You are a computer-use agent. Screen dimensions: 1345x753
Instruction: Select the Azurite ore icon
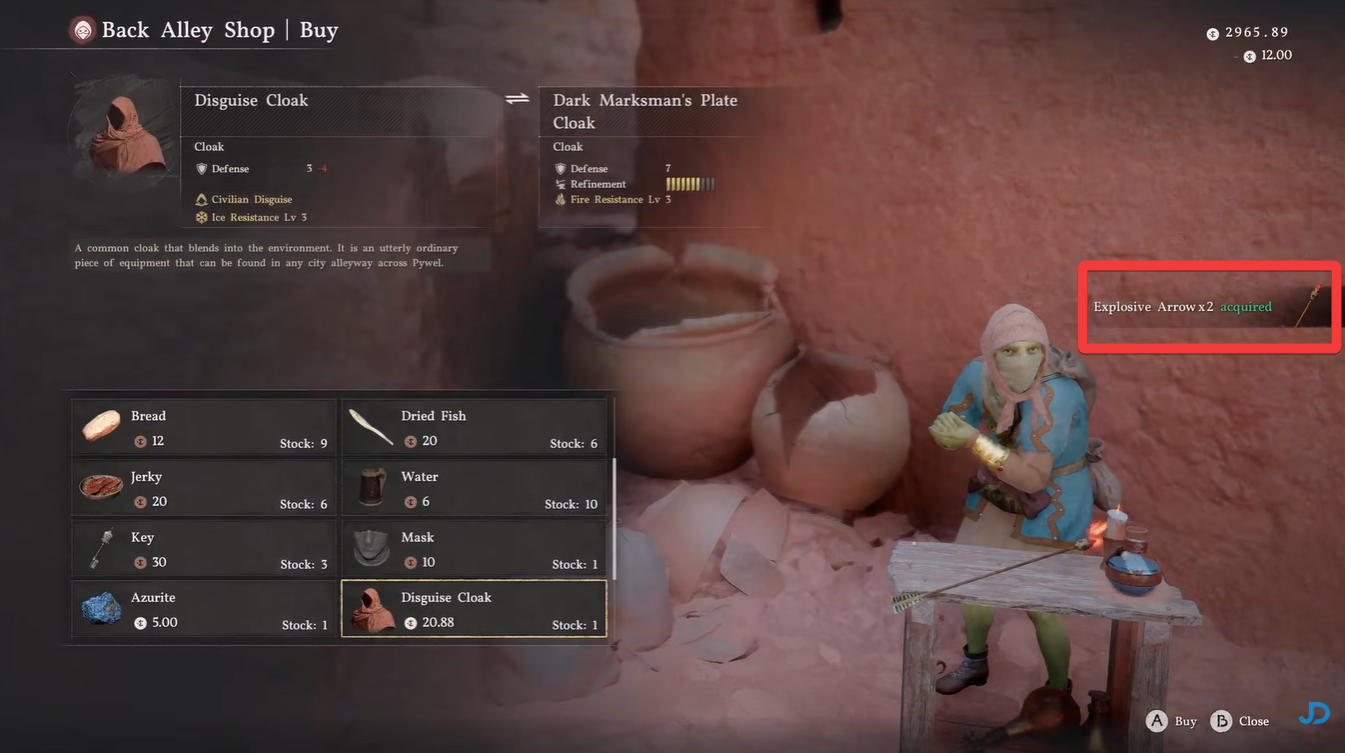click(x=100, y=608)
